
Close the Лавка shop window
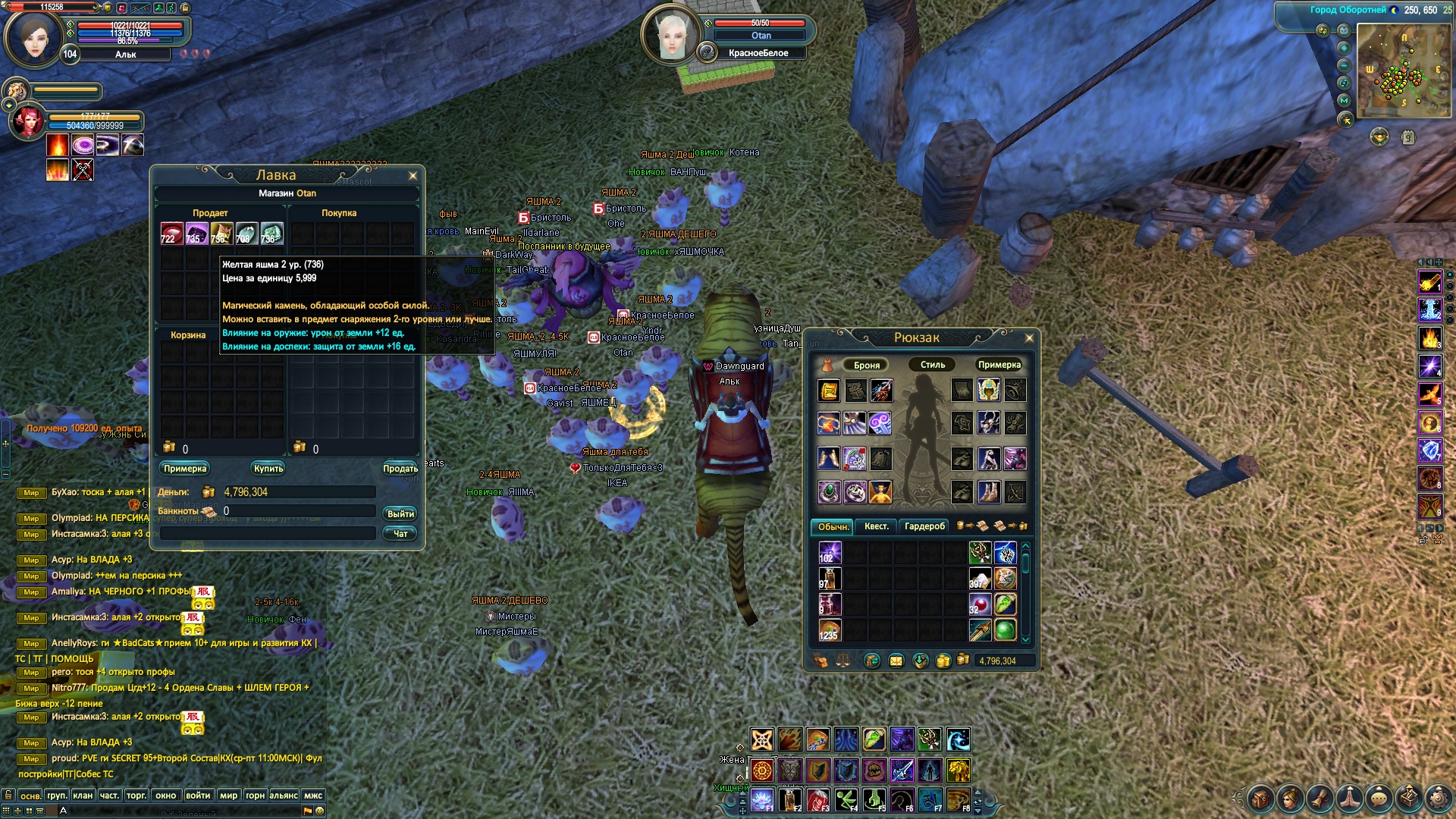pyautogui.click(x=413, y=176)
